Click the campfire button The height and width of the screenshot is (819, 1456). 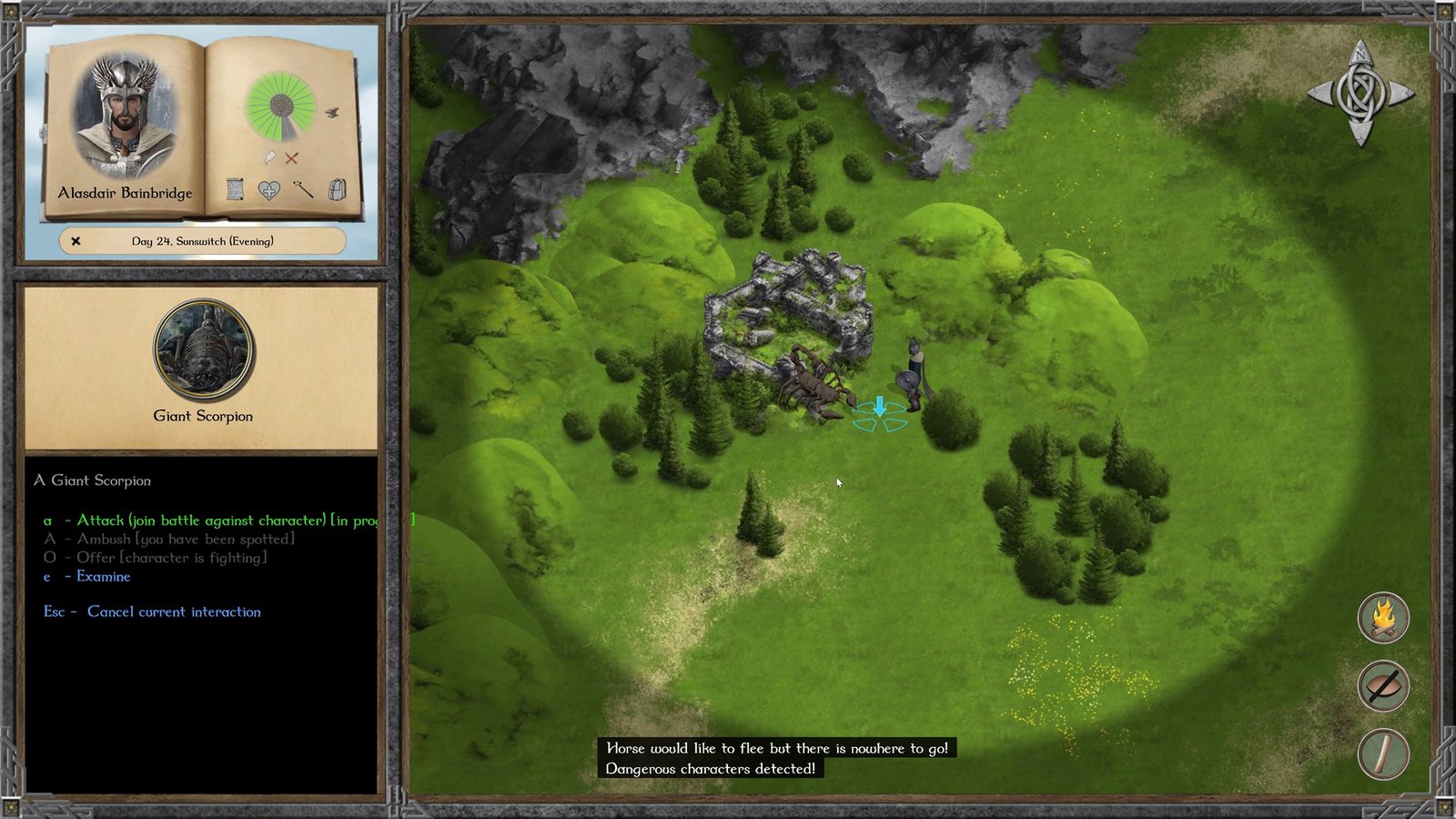pyautogui.click(x=1383, y=618)
